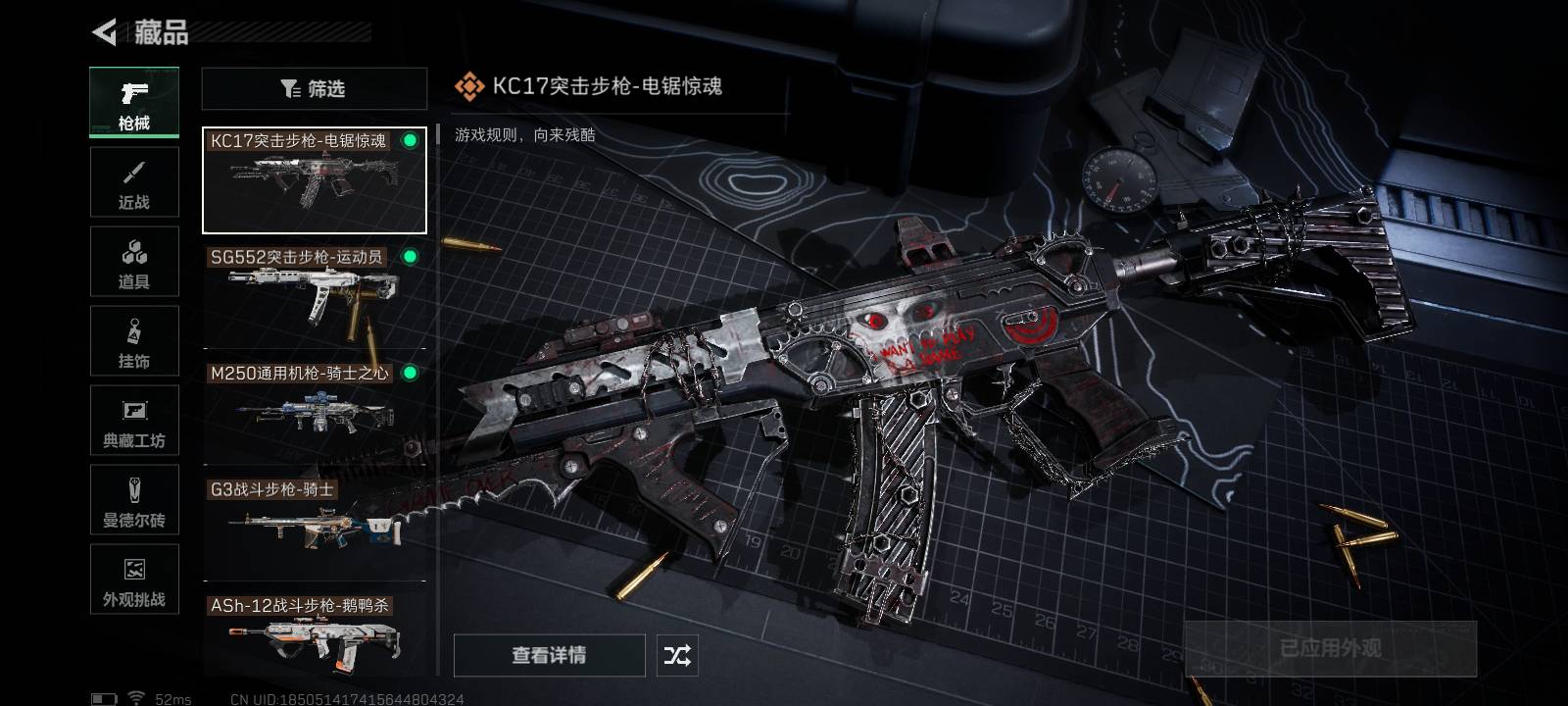Open the 外观挑战 challenges tab
Image resolution: width=1568 pixels, height=706 pixels.
pyautogui.click(x=134, y=580)
